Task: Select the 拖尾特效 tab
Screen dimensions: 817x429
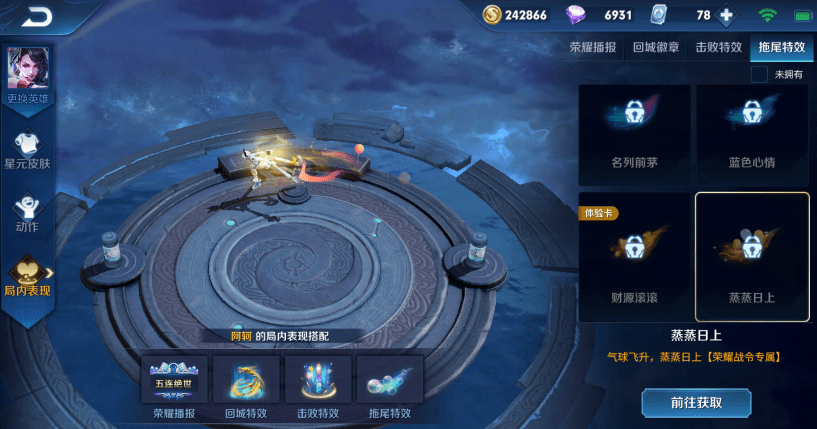Action: [781, 47]
